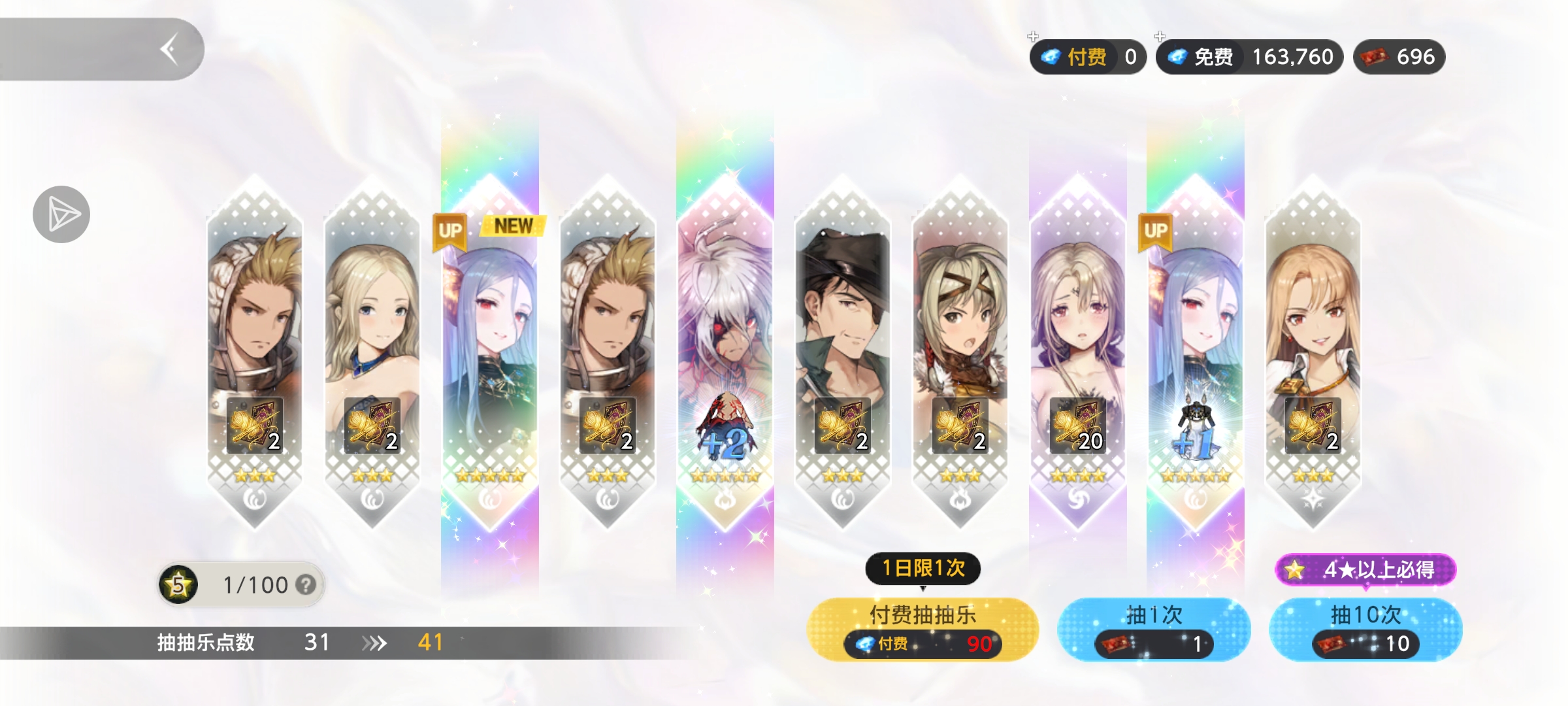Select the man with black hat card
This screenshot has width=1568, height=706.
(x=843, y=353)
